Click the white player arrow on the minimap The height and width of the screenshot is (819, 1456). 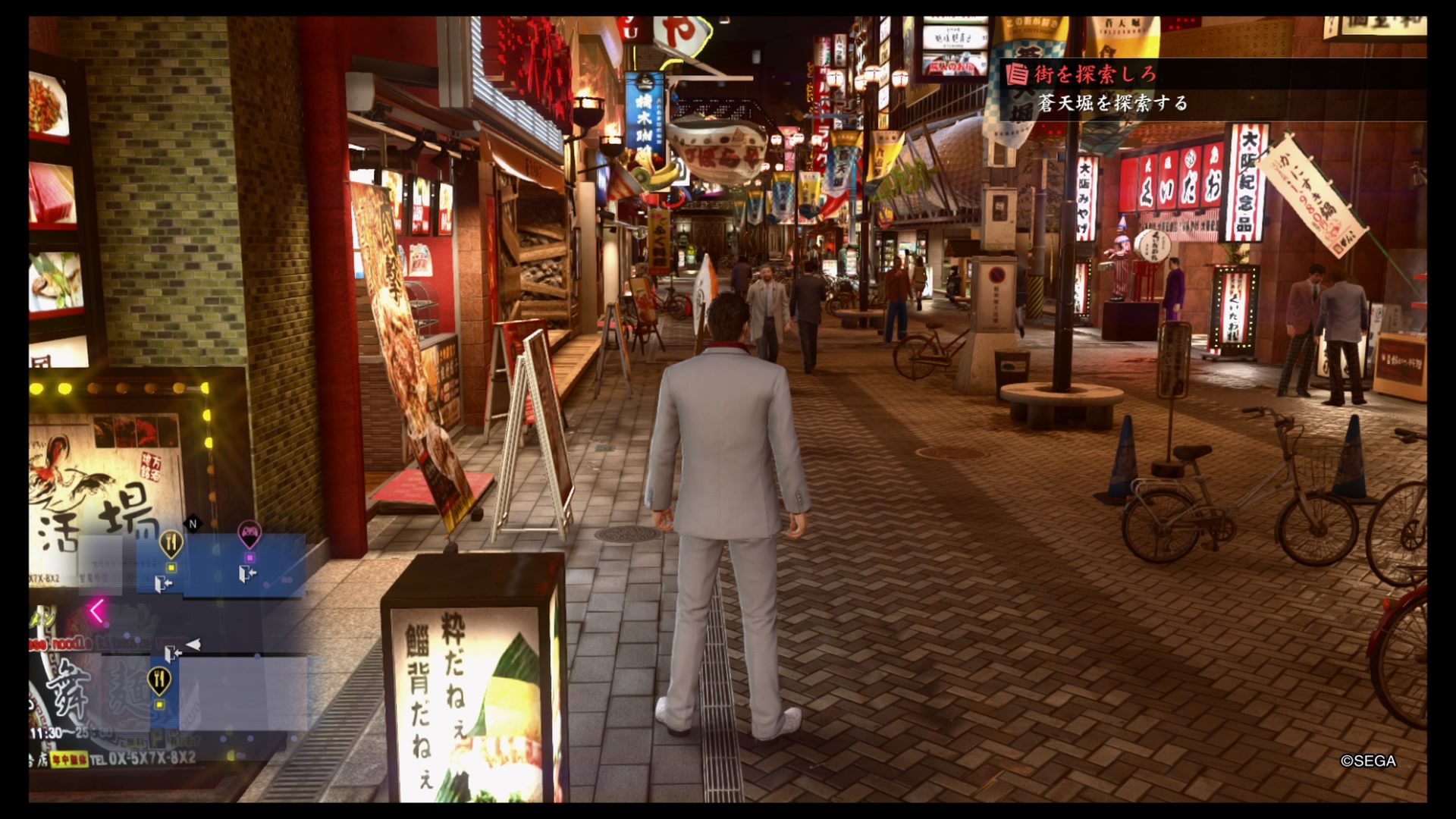[x=193, y=645]
